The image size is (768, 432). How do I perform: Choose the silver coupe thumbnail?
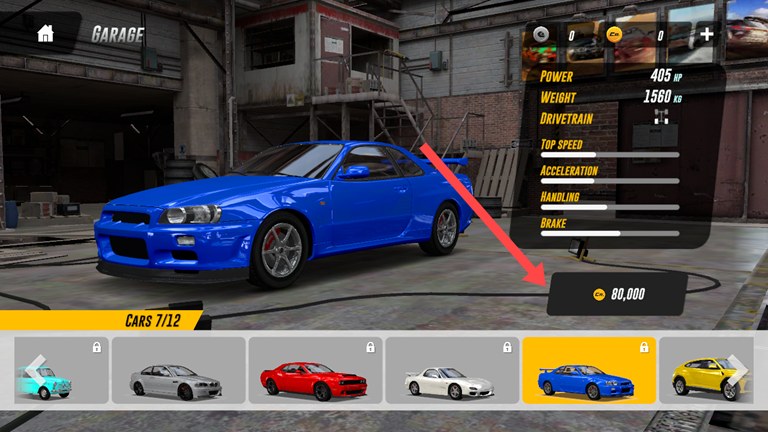click(x=178, y=371)
